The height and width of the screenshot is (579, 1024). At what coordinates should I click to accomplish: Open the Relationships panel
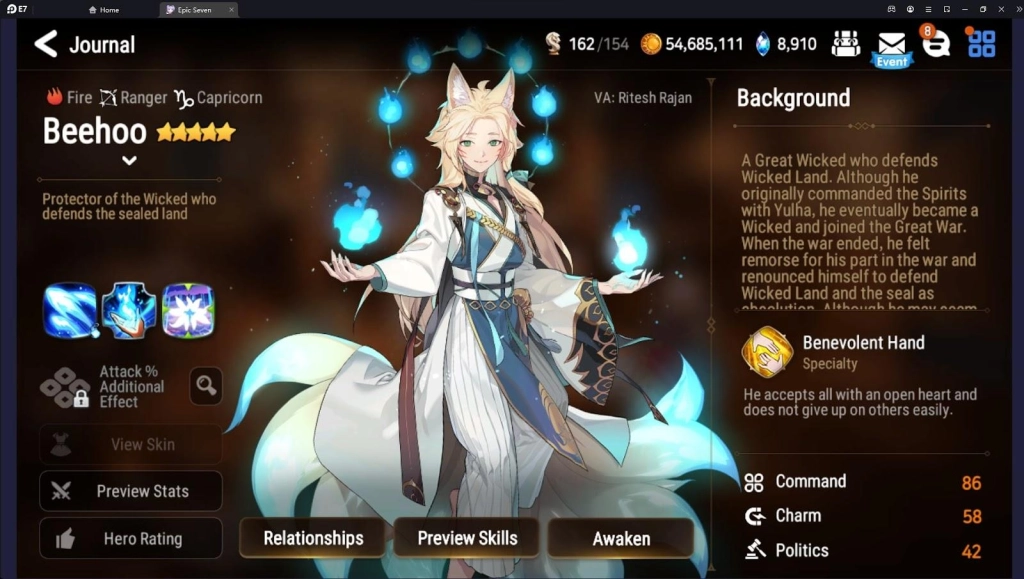pyautogui.click(x=313, y=538)
